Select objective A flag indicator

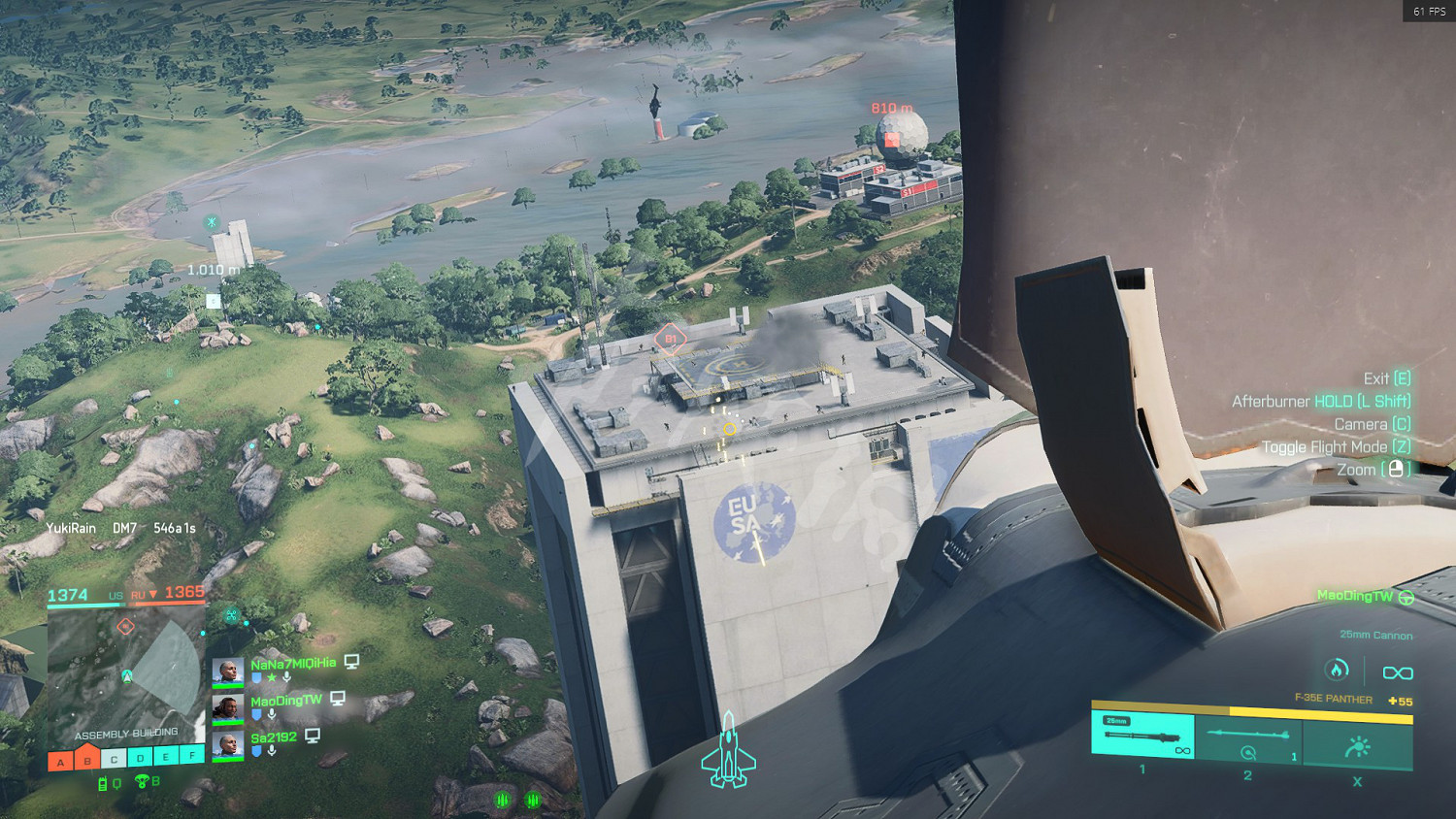click(60, 761)
